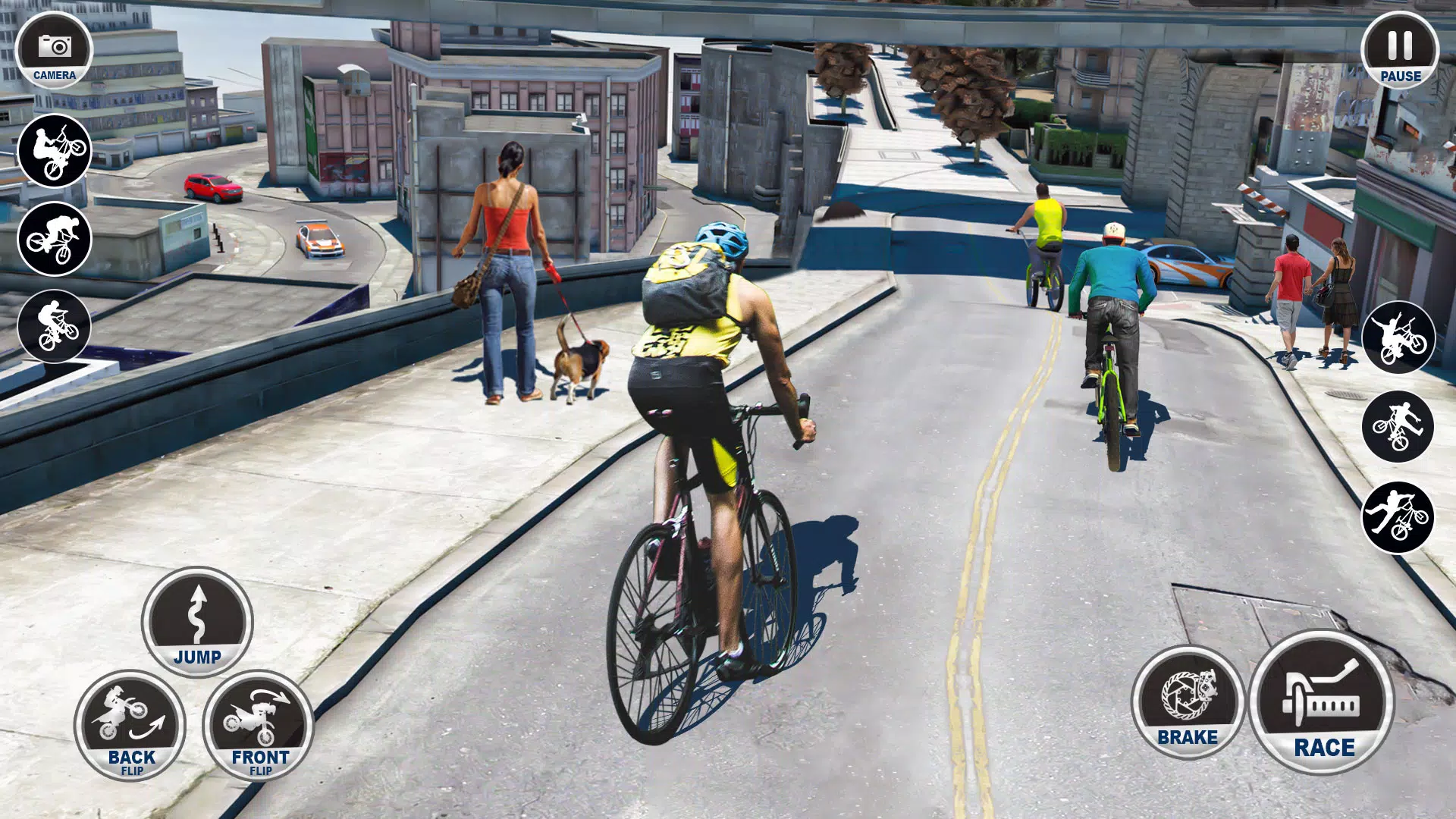Screen dimensions: 1456x819
Task: Trigger the nose-down forward-lean stunt icon
Action: click(54, 238)
